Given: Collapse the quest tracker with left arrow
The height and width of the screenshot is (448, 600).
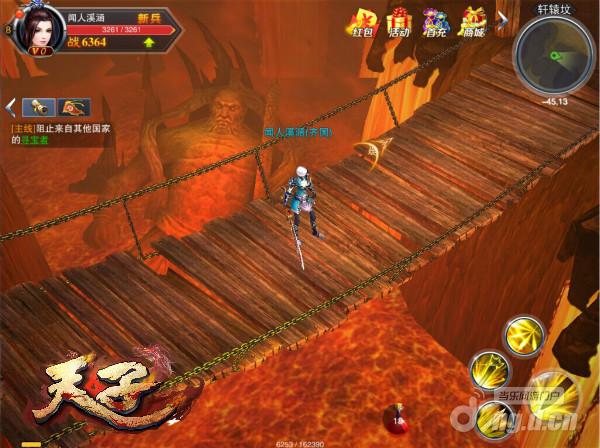Looking at the screenshot, I should [11, 107].
